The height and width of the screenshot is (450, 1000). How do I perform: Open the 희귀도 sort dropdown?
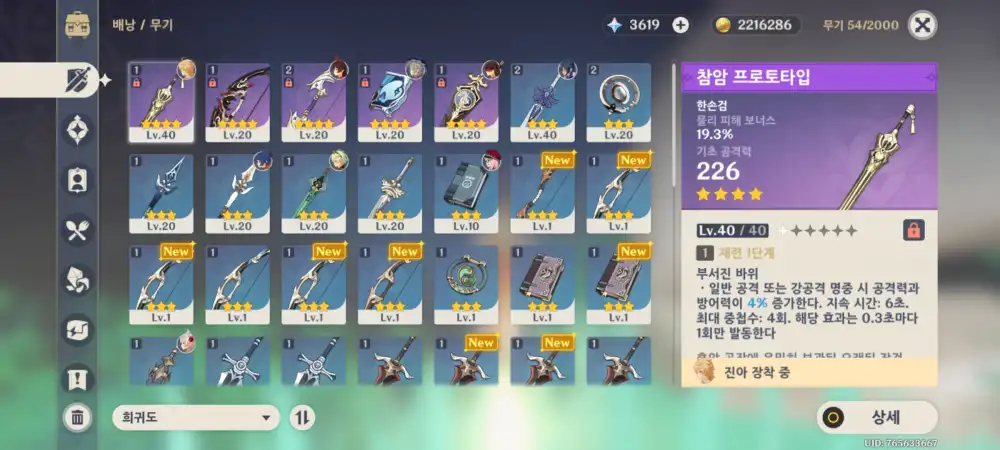195,417
